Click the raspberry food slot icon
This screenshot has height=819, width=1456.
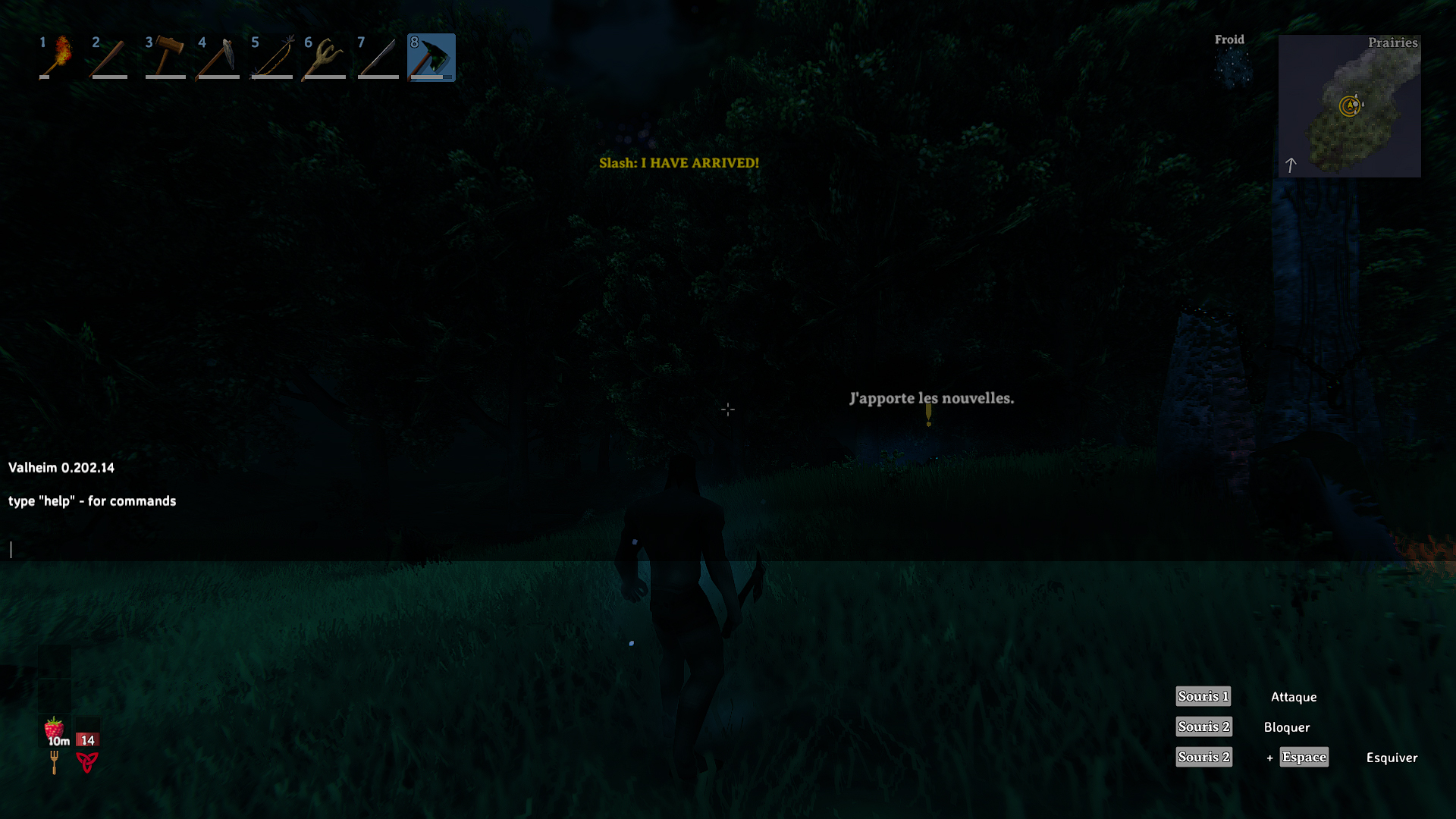53,729
